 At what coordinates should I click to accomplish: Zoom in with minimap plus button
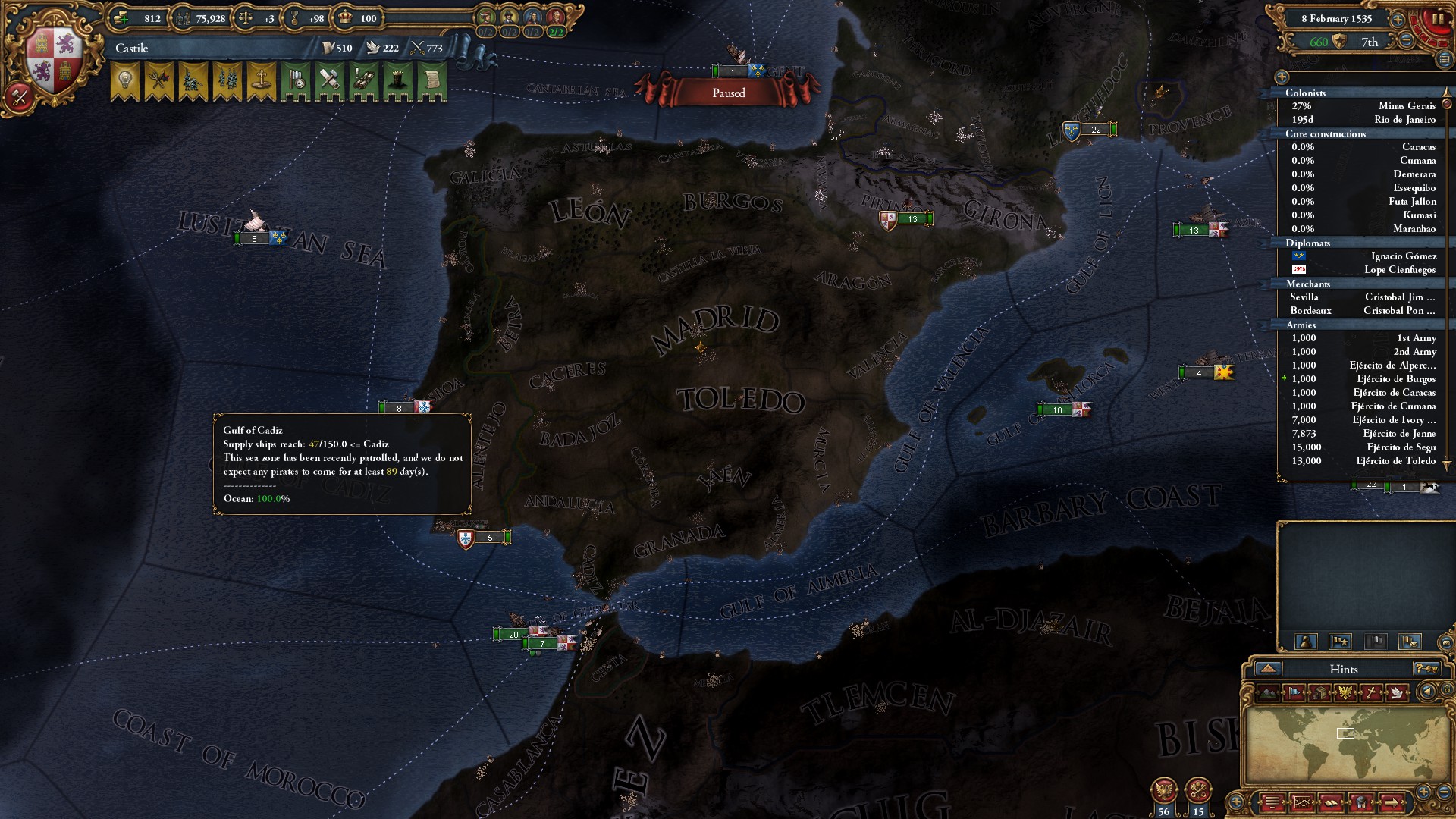coord(1423,791)
